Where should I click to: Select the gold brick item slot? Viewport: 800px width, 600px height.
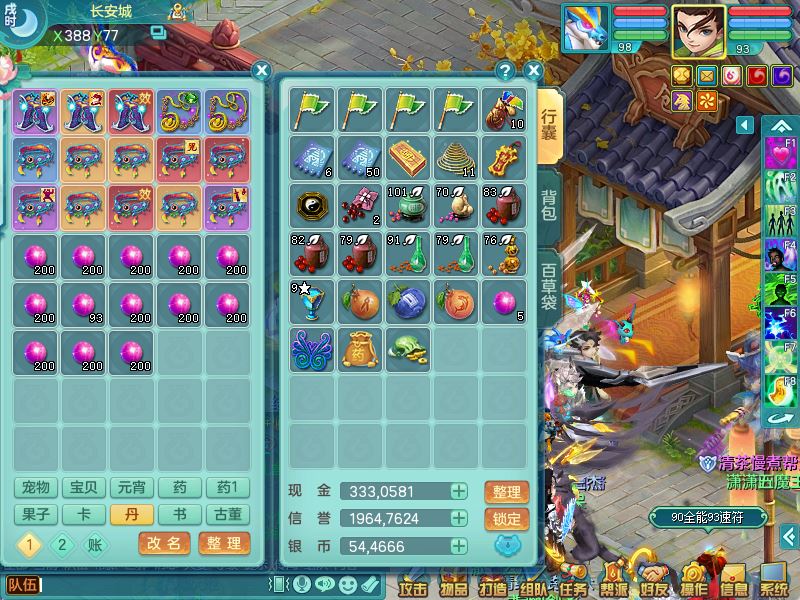(x=407, y=157)
